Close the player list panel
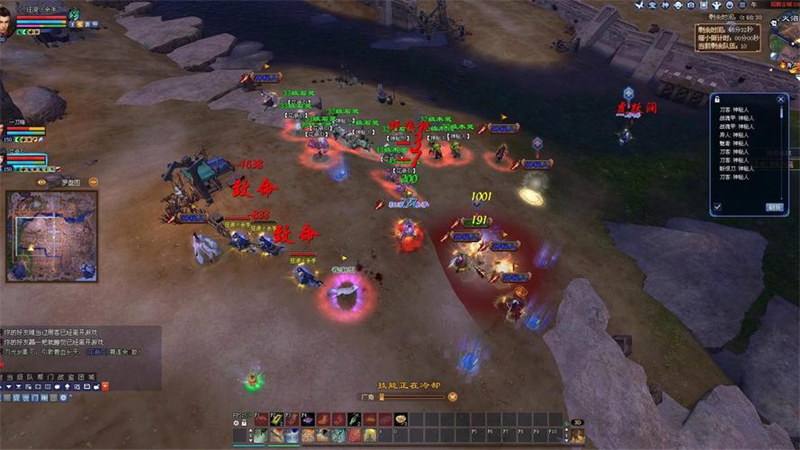This screenshot has width=800, height=450. 783,99
